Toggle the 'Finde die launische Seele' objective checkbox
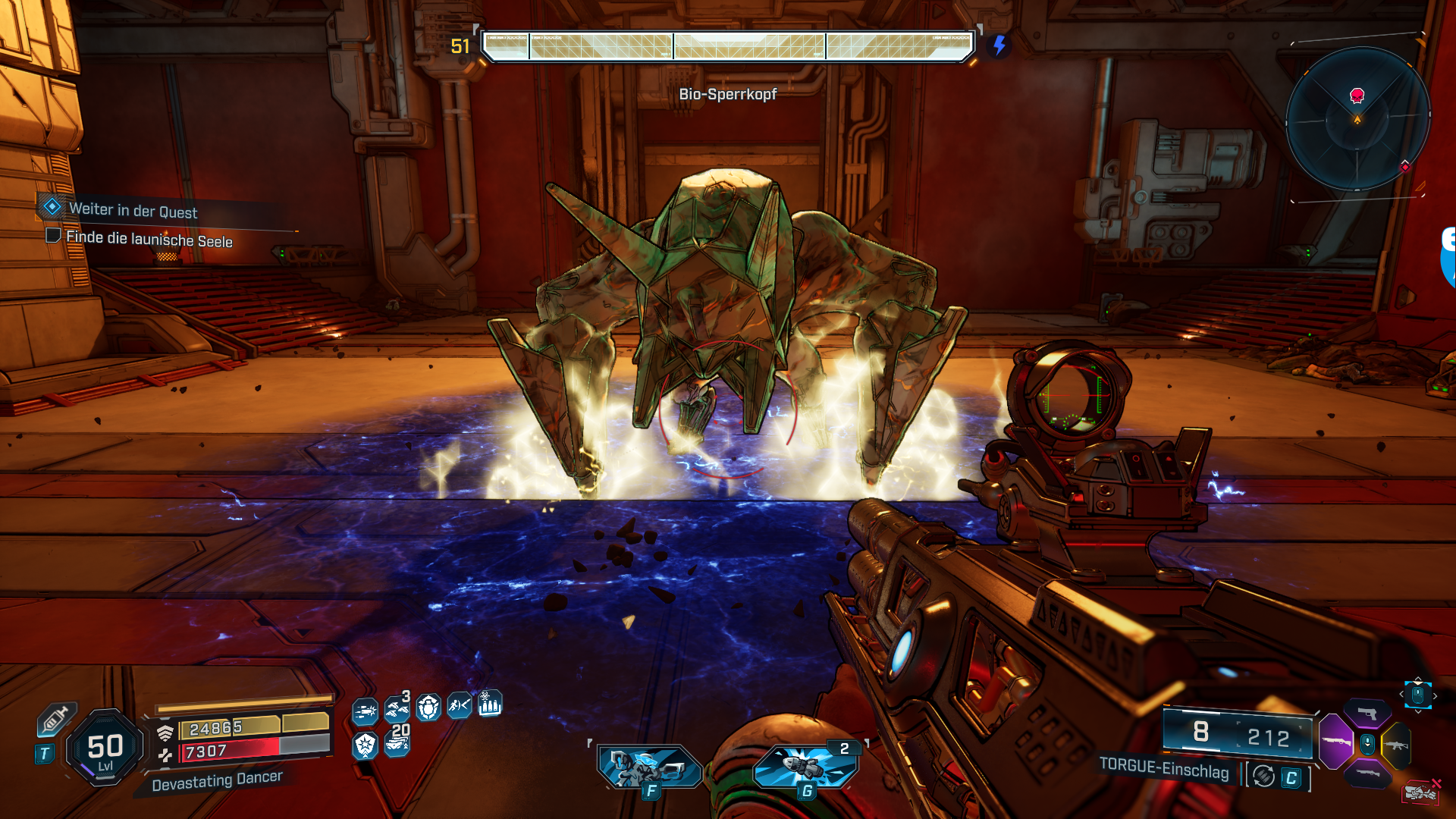The width and height of the screenshot is (1456, 819). (x=53, y=235)
